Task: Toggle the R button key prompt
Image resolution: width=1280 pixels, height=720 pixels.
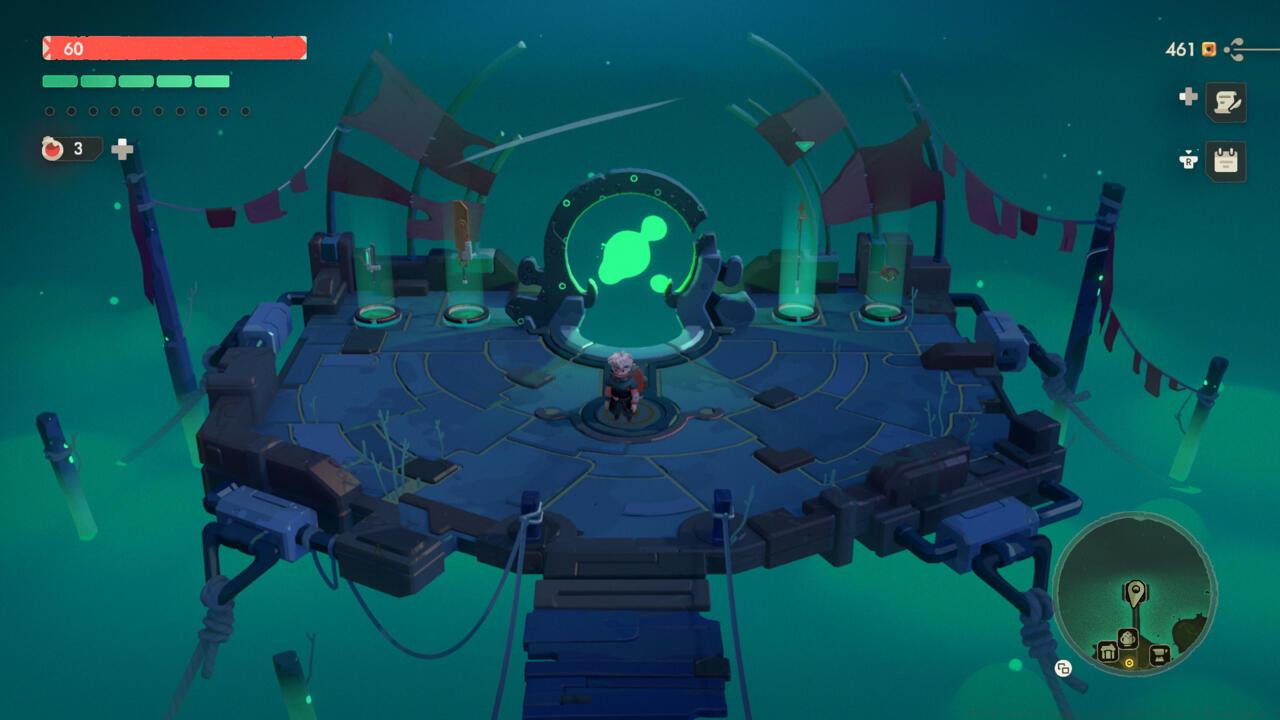Action: (1190, 160)
